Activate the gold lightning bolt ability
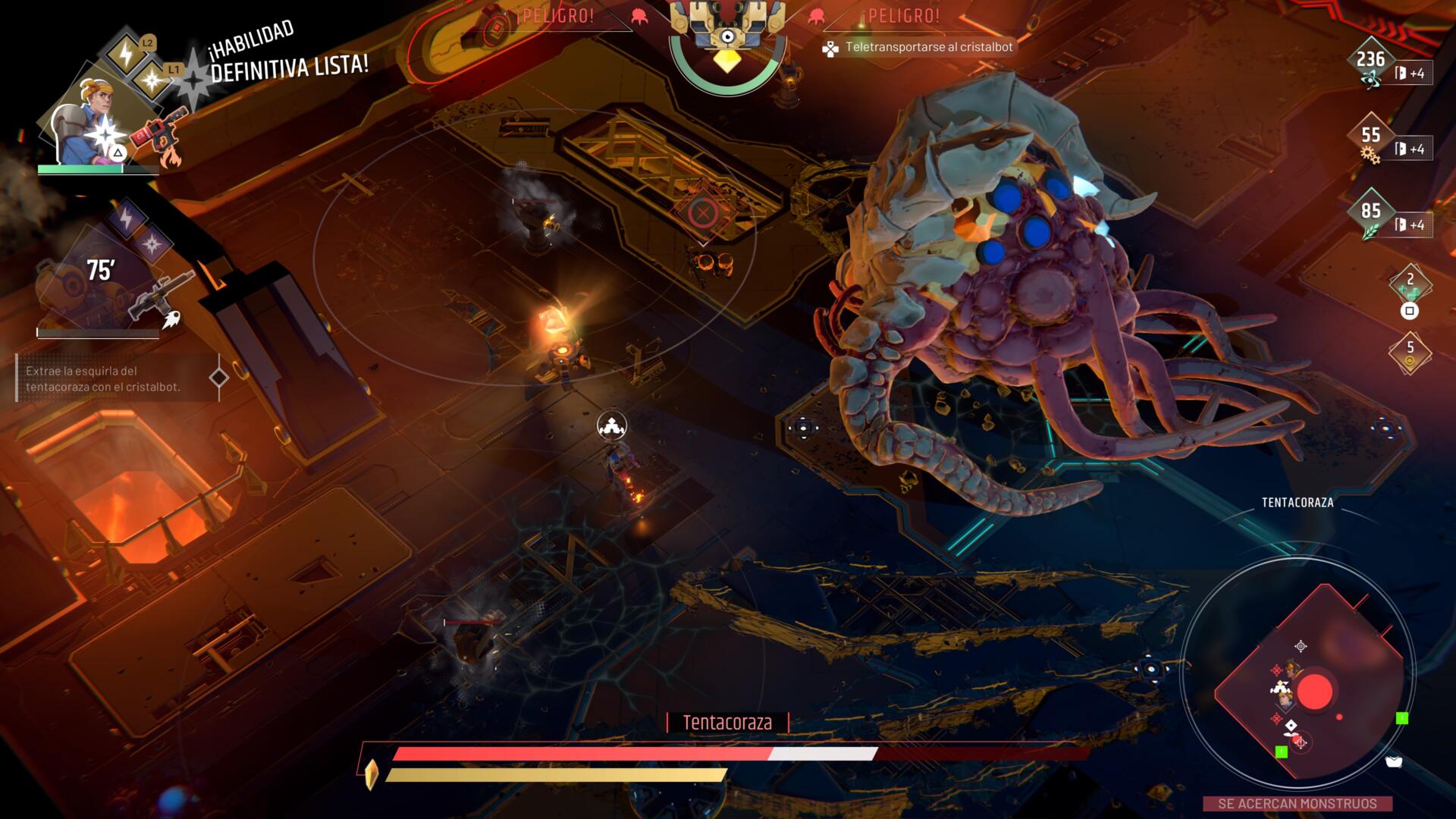 click(126, 53)
